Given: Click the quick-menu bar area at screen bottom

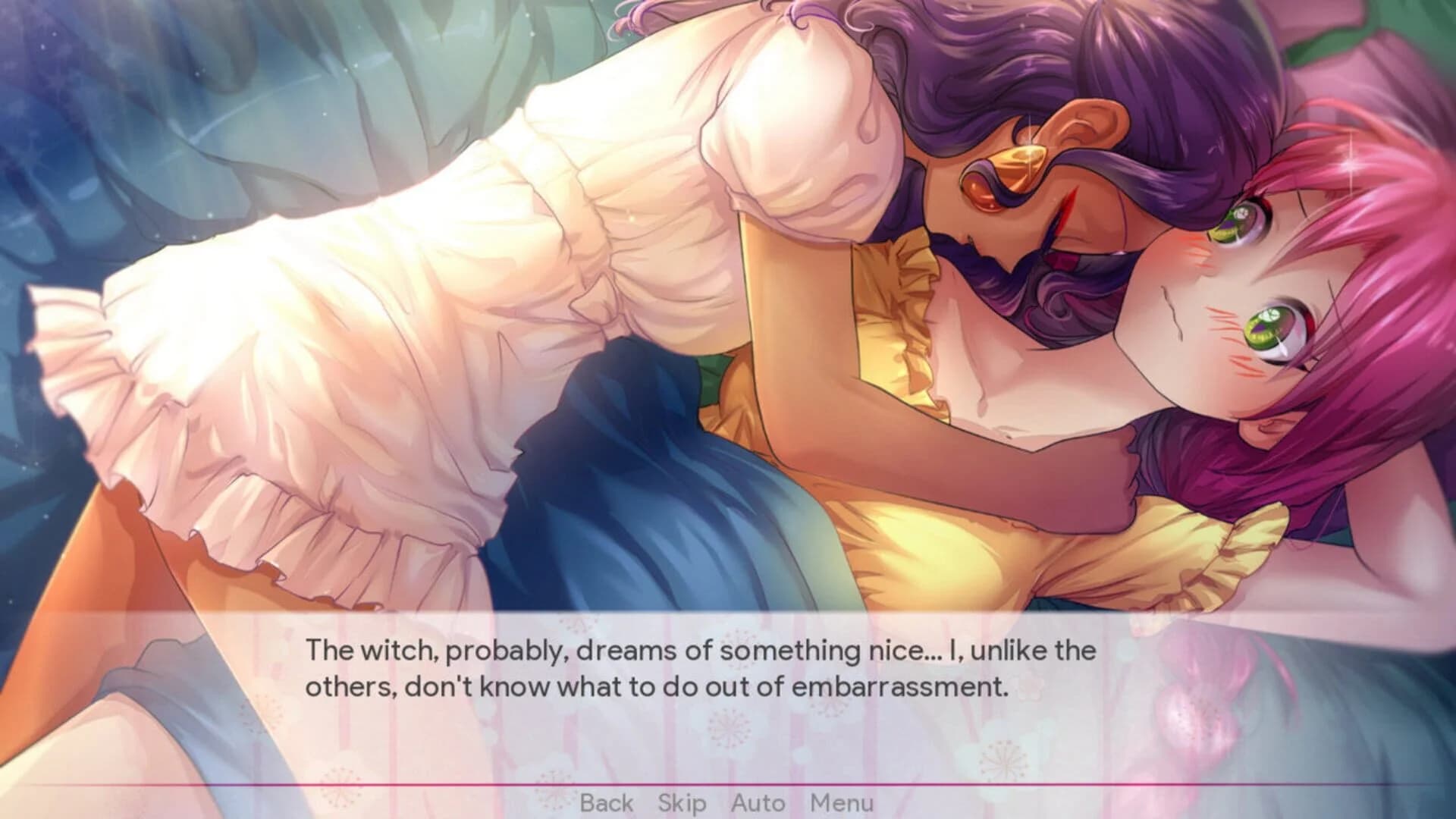Looking at the screenshot, I should (728, 802).
